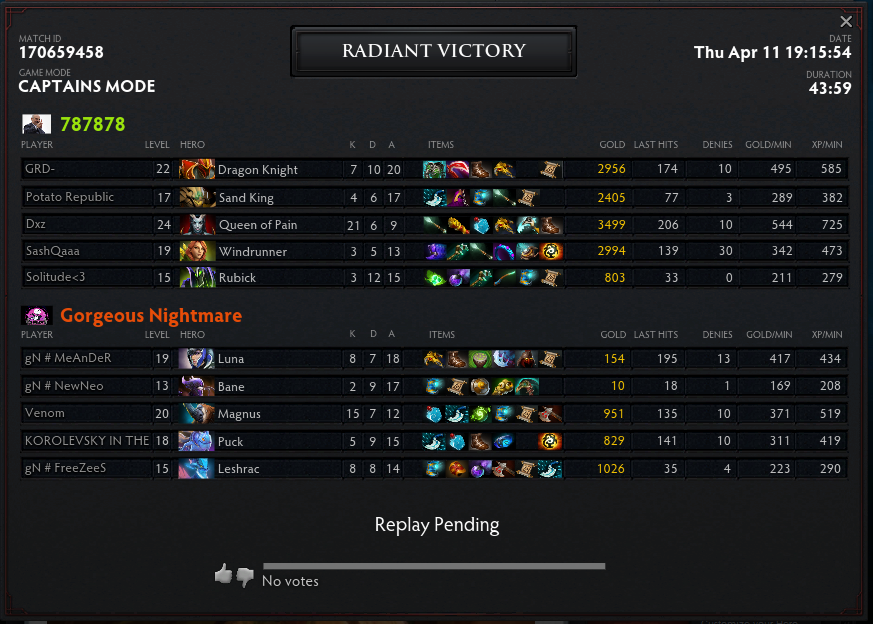Select the Queen of Pain portrait
The width and height of the screenshot is (873, 624).
pos(197,224)
